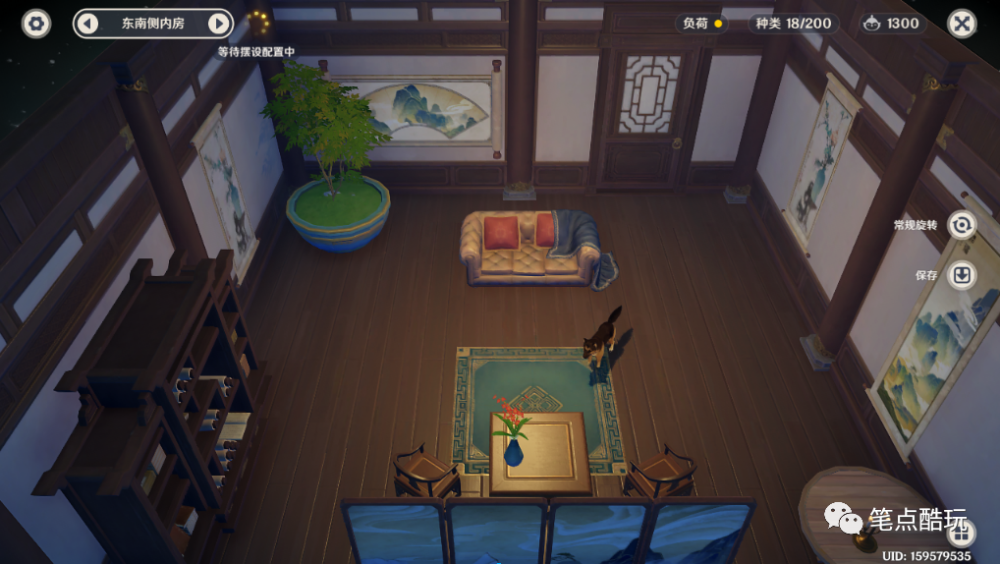Save the layout with the 保存 button
The width and height of the screenshot is (1000, 564).
[x=962, y=275]
